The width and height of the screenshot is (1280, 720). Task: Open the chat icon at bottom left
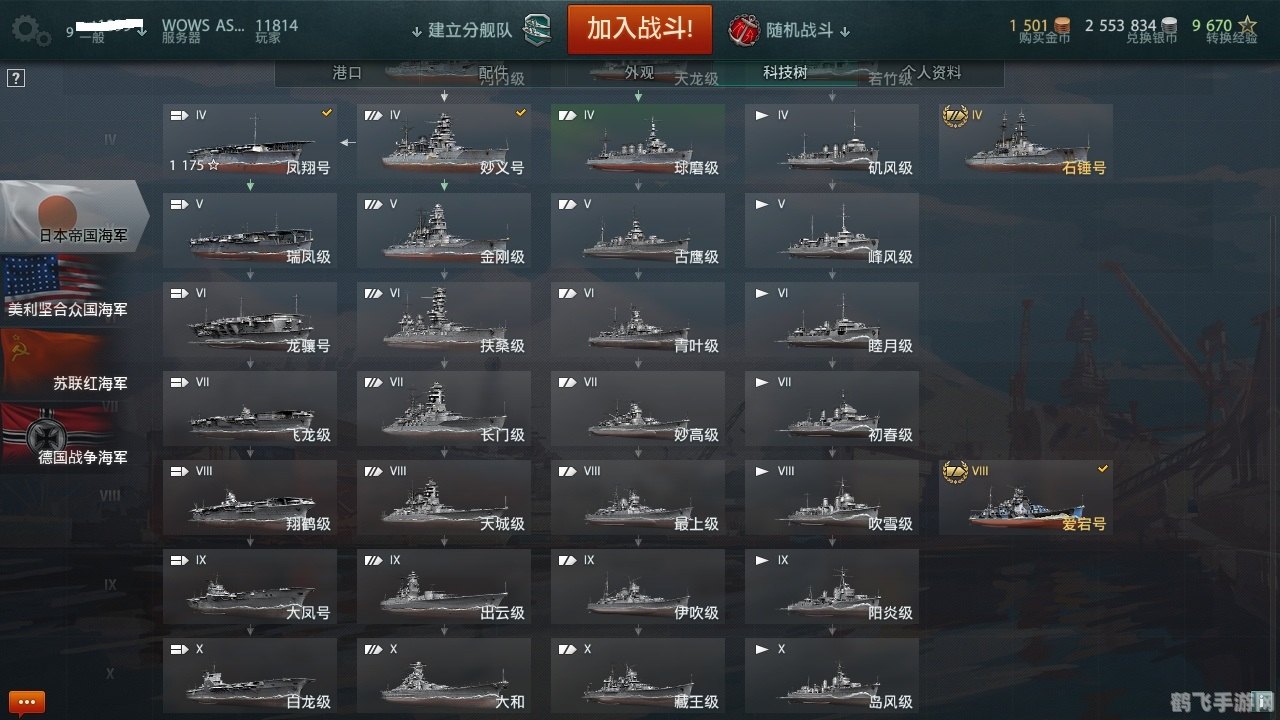pos(25,701)
